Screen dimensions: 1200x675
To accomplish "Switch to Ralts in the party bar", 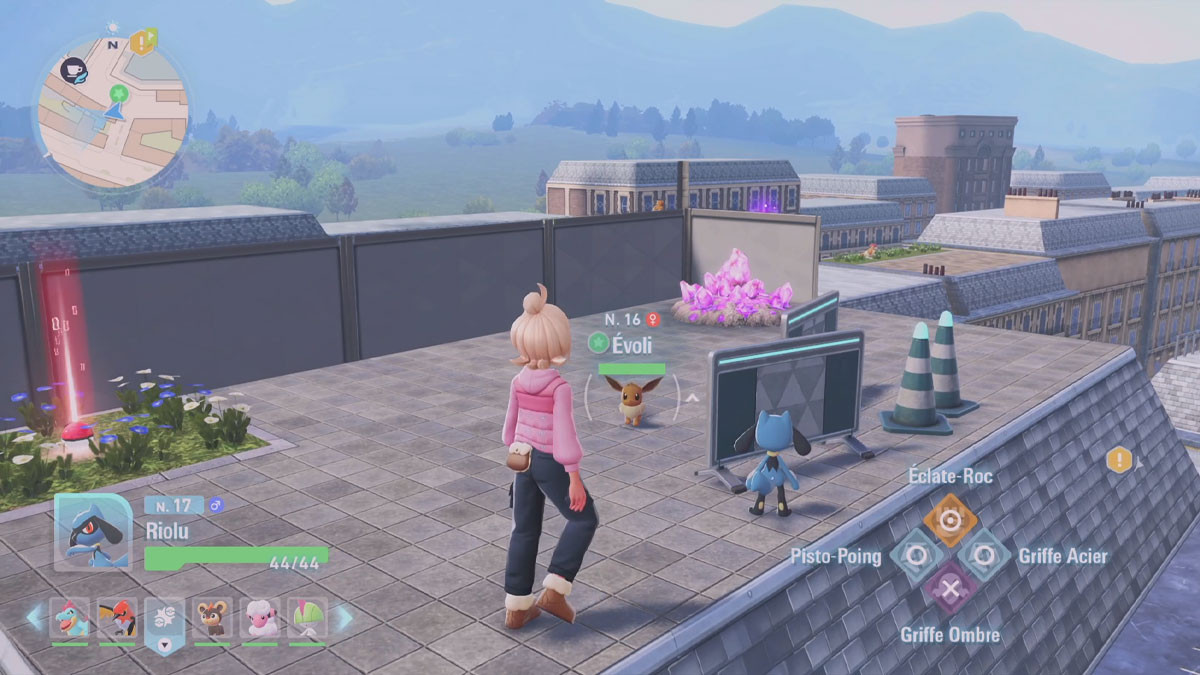I will click(x=307, y=619).
